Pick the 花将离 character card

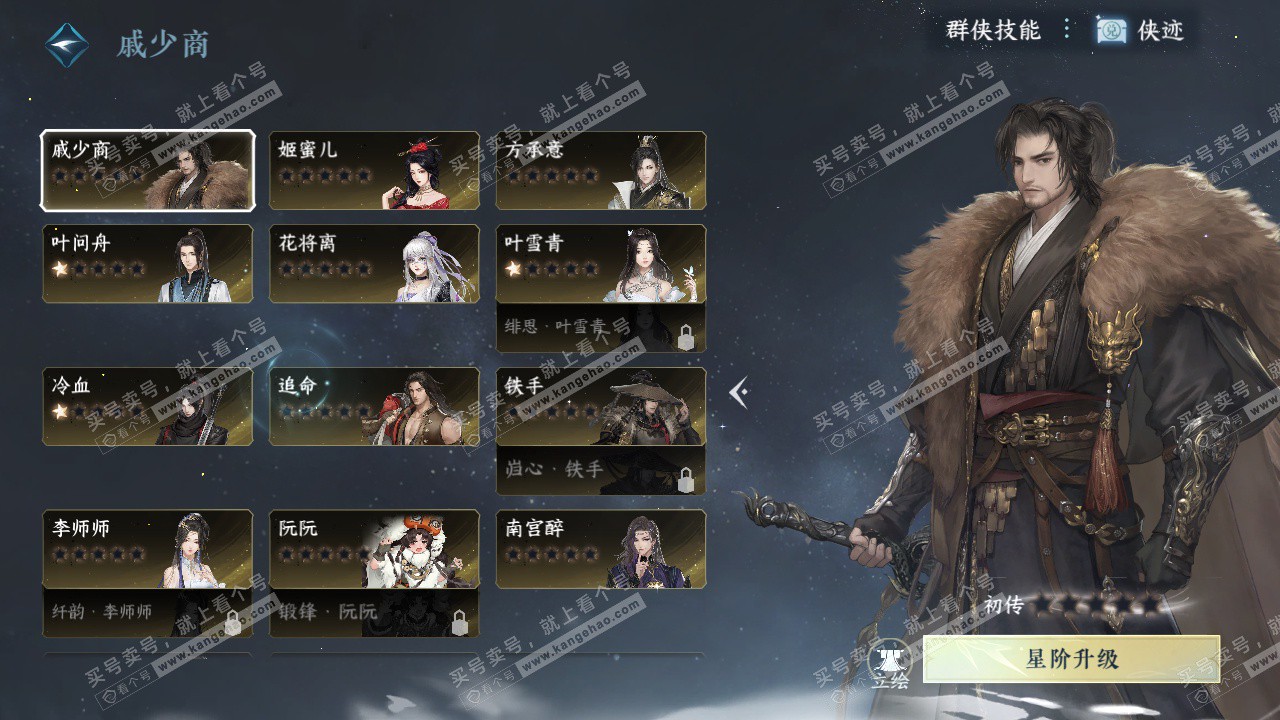[x=374, y=264]
